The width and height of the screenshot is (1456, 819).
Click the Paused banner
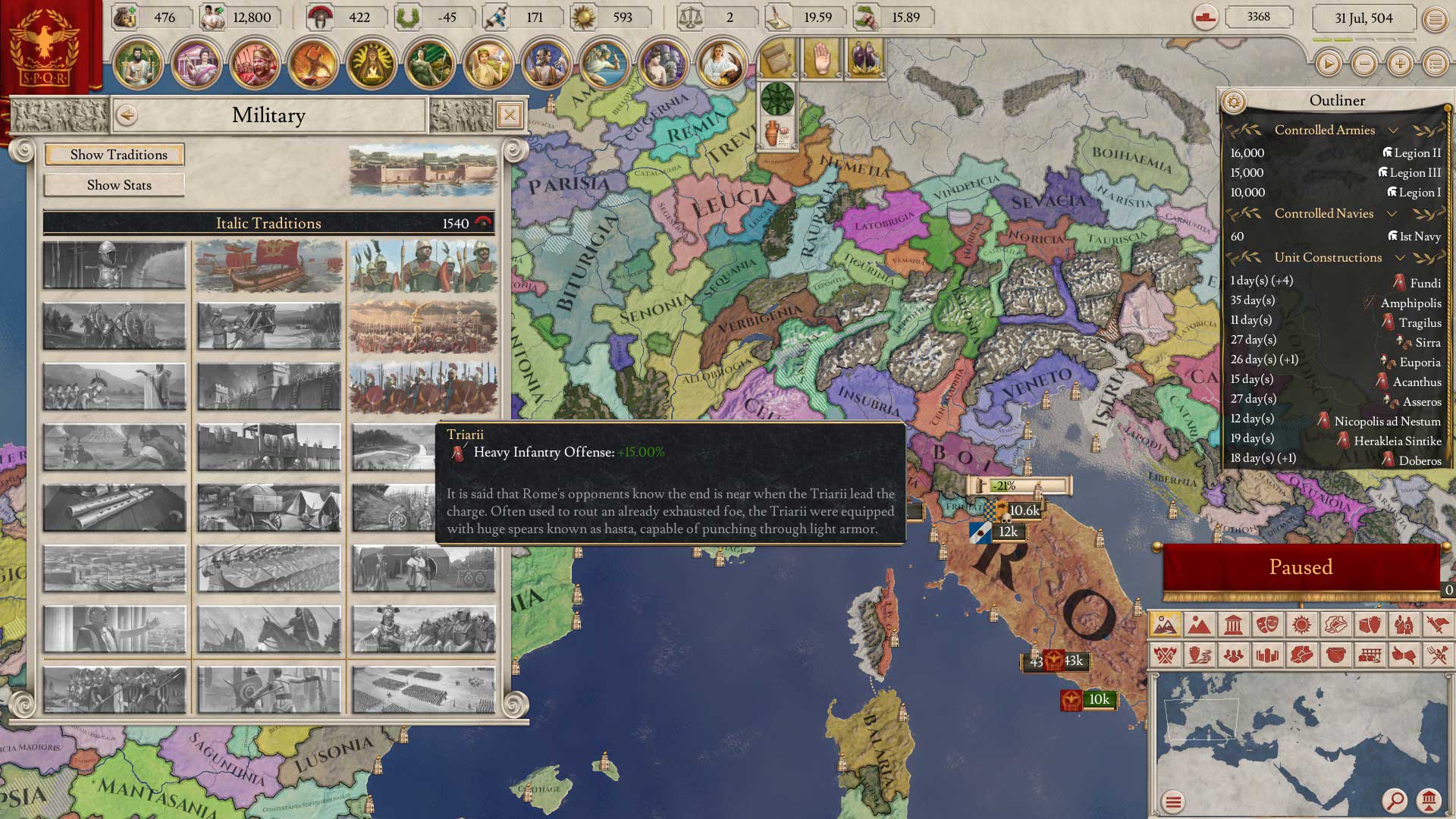tap(1301, 567)
